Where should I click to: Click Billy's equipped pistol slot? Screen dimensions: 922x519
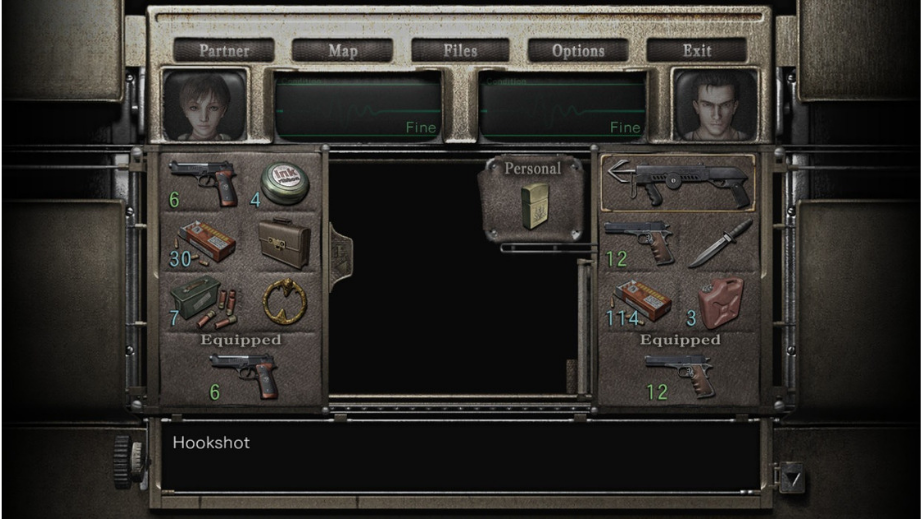(679, 373)
